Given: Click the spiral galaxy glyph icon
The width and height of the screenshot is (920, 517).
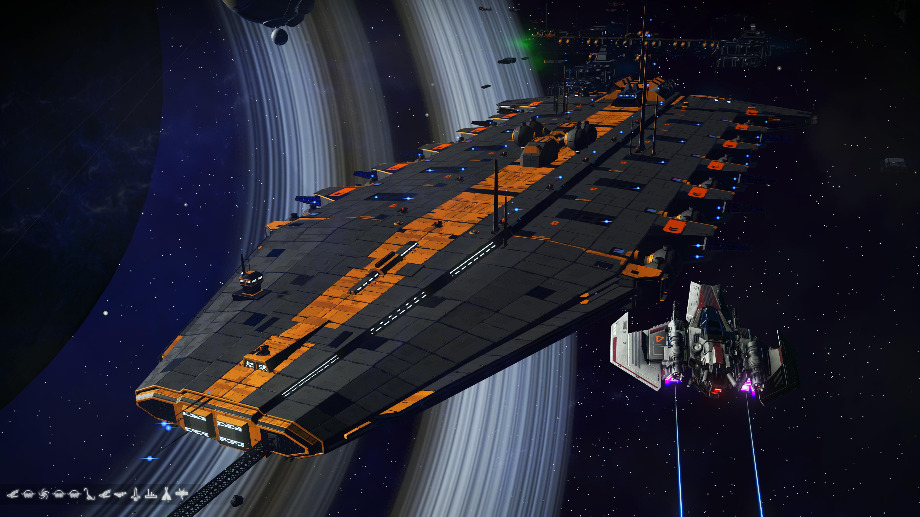Looking at the screenshot, I should (x=43, y=494).
